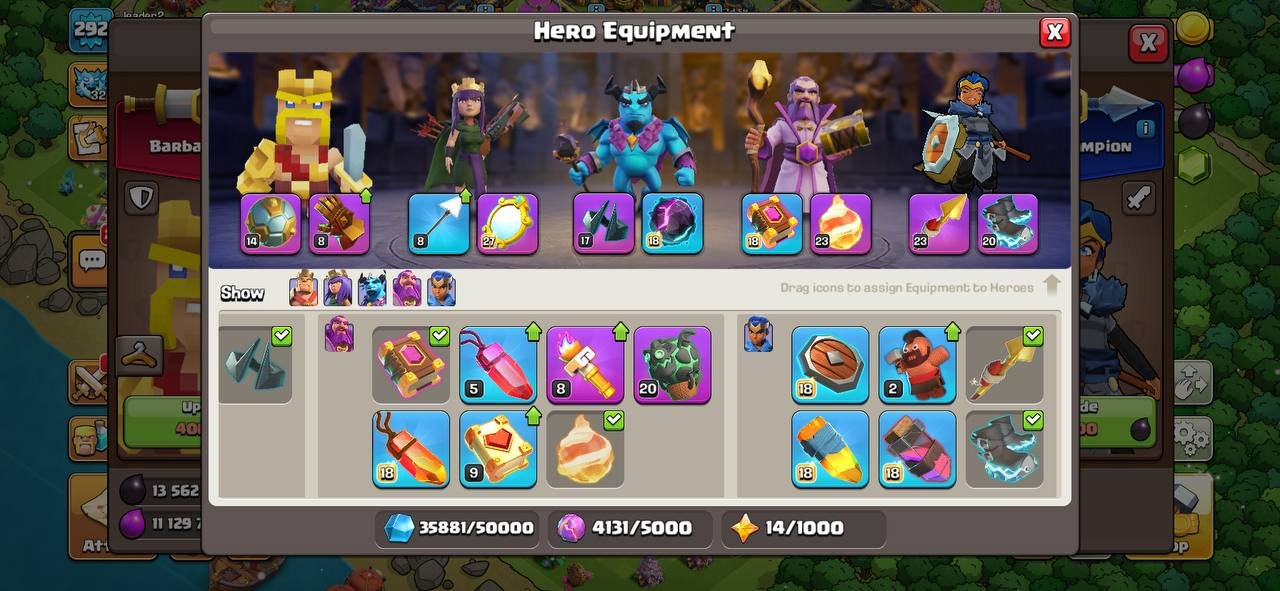Select the Archer Queen's Frozen Arrow slot
1280x591 pixels.
coord(439,223)
